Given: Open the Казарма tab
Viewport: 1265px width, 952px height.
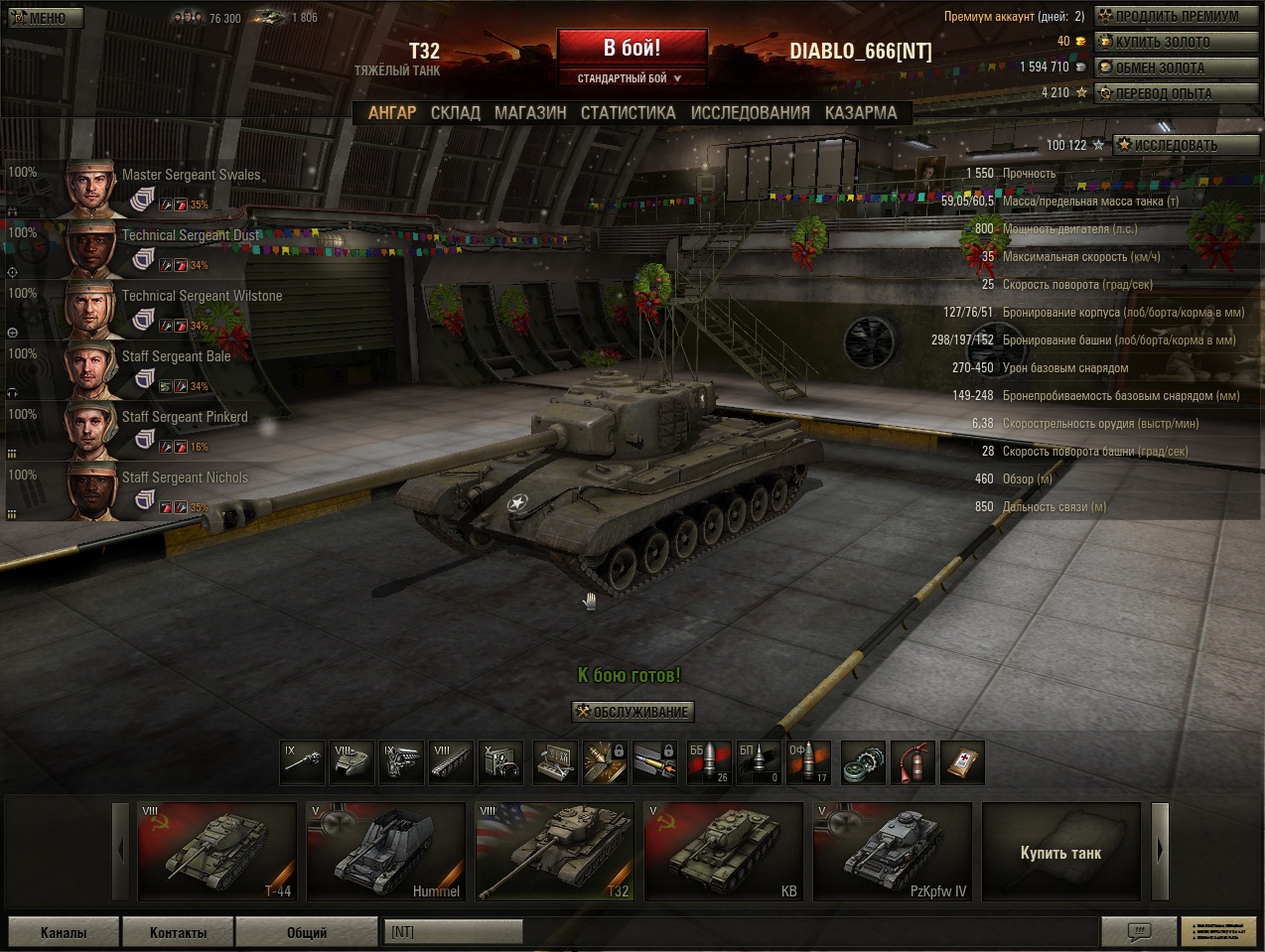Looking at the screenshot, I should (860, 113).
